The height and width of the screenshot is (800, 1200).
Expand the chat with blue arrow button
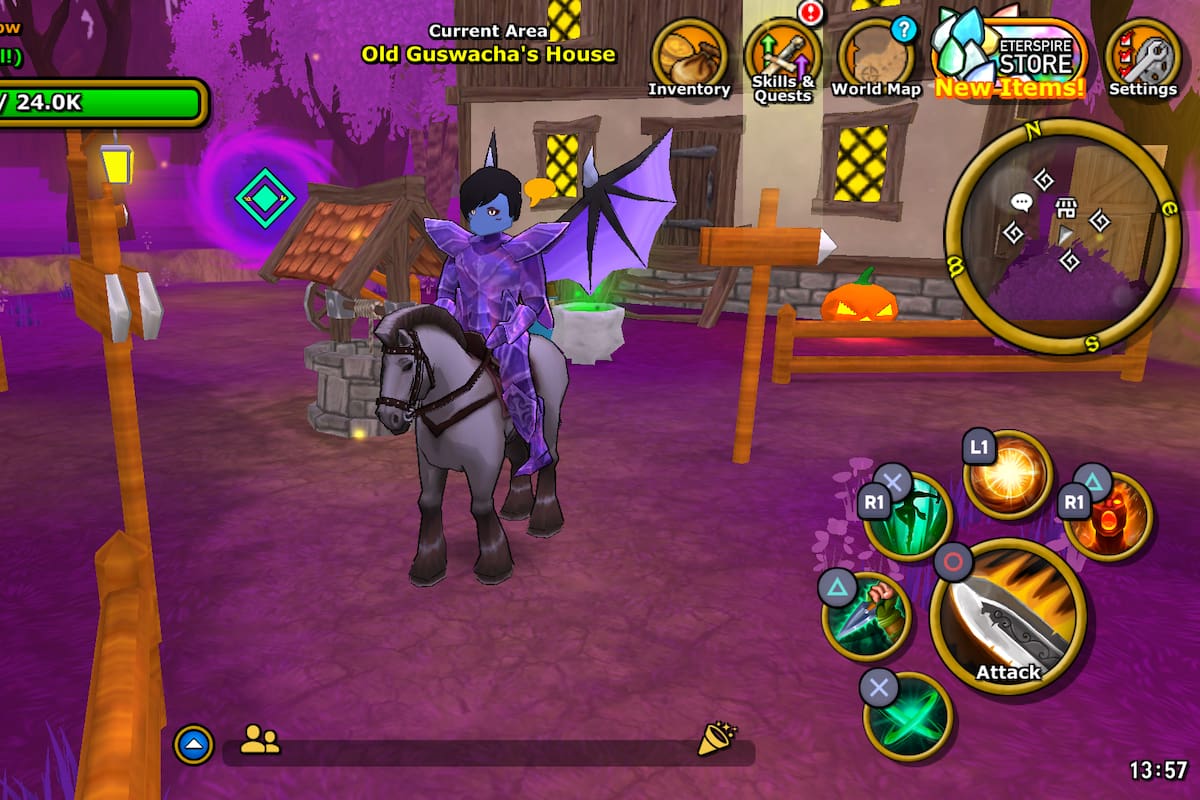tap(194, 743)
